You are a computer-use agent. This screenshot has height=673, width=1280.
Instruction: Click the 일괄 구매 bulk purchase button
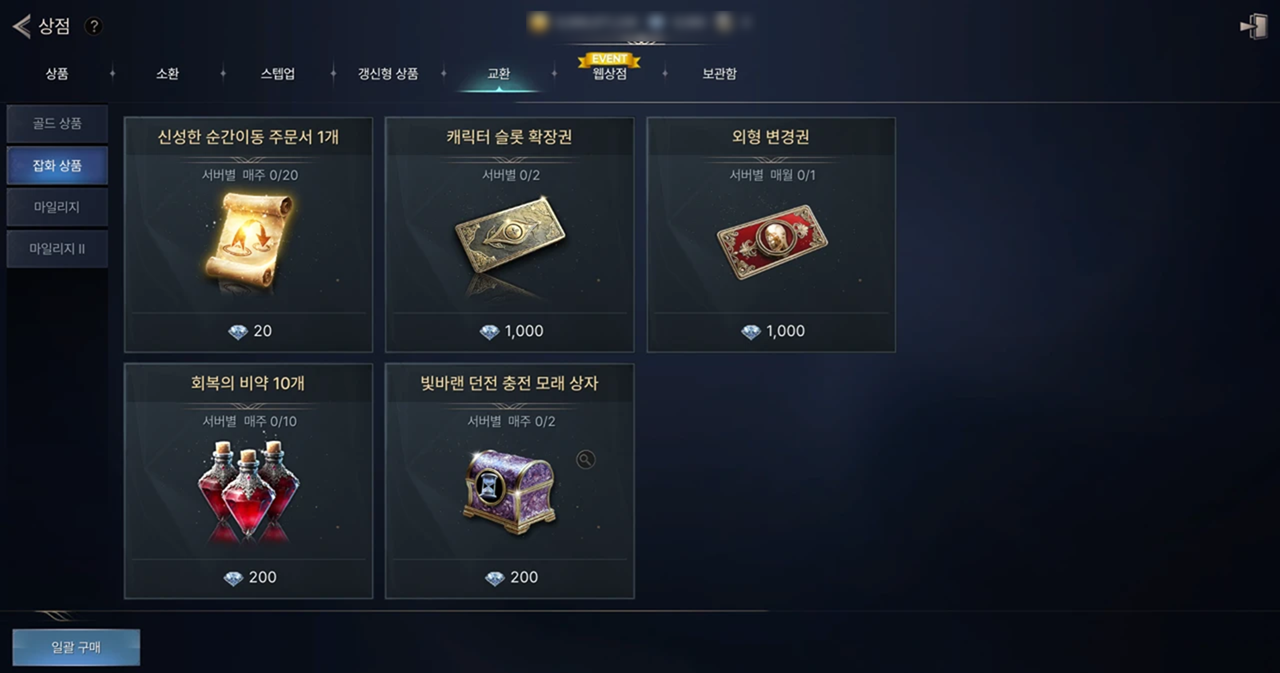pyautogui.click(x=76, y=647)
